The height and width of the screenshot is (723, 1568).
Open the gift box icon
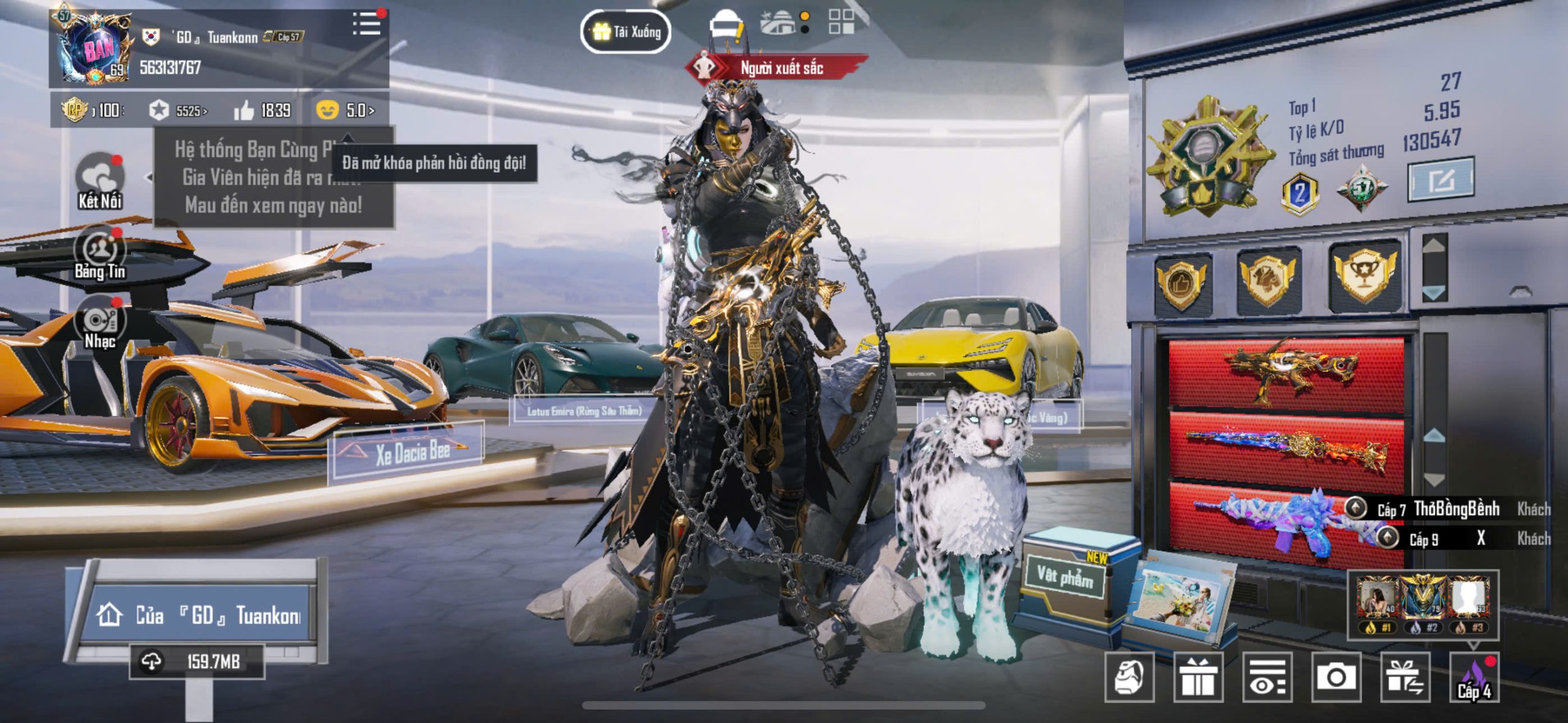point(1198,677)
